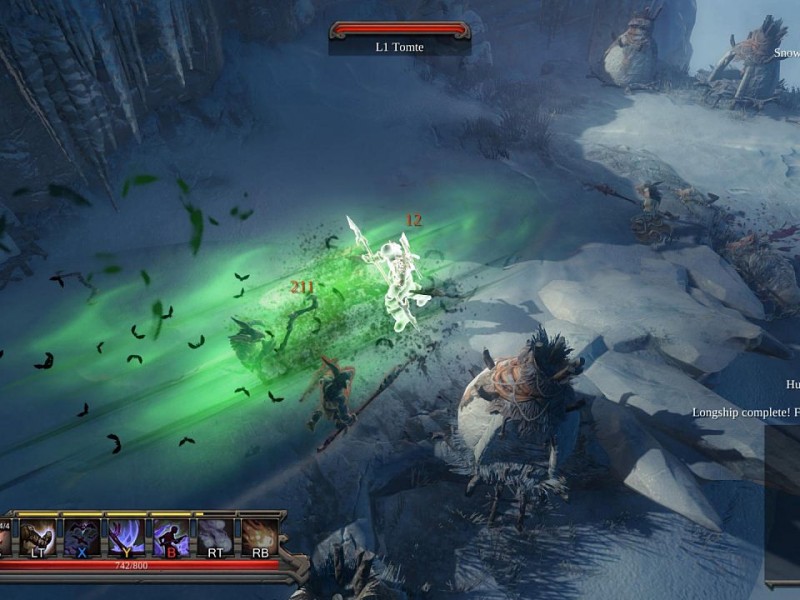Use the dark bat-winged skill
Image resolution: width=800 pixels, height=600 pixels.
[x=82, y=537]
